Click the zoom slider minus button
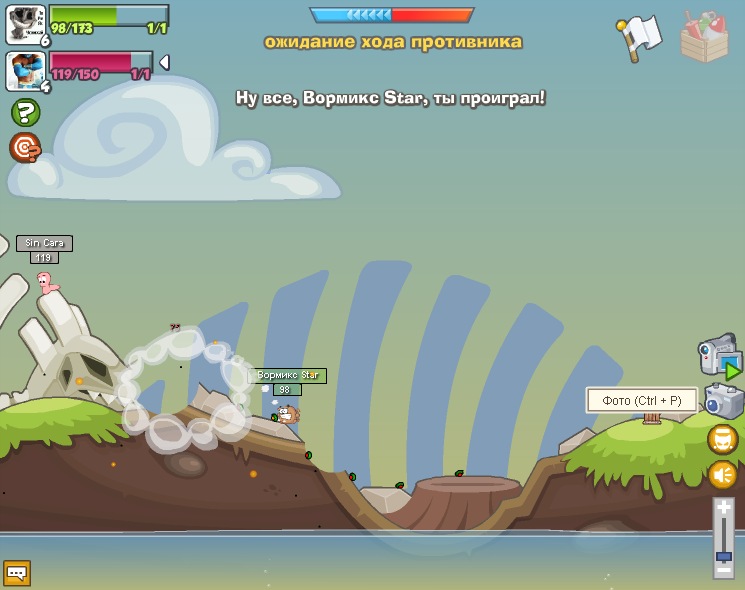The height and width of the screenshot is (590, 745). click(723, 570)
